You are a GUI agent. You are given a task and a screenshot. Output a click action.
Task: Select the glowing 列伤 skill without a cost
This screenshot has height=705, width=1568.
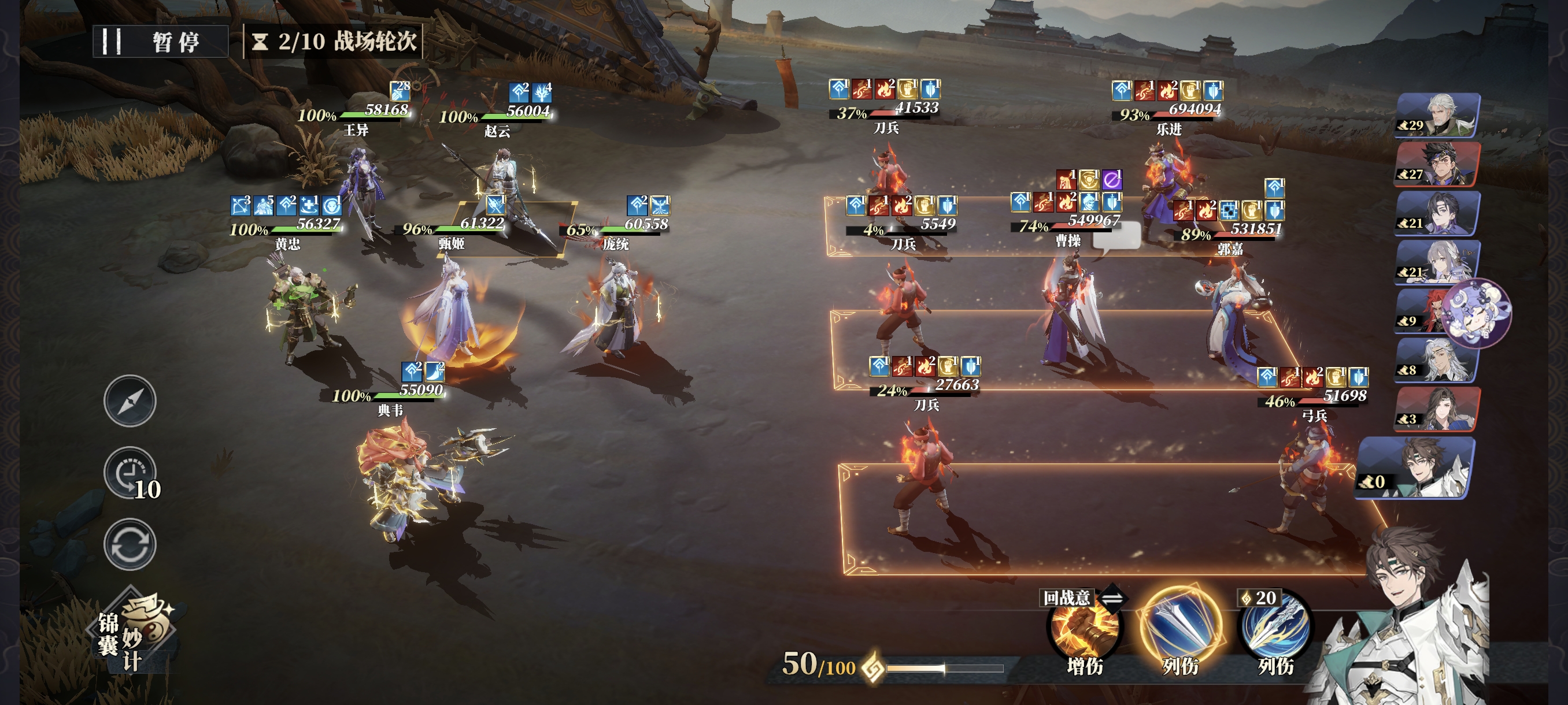1179,626
